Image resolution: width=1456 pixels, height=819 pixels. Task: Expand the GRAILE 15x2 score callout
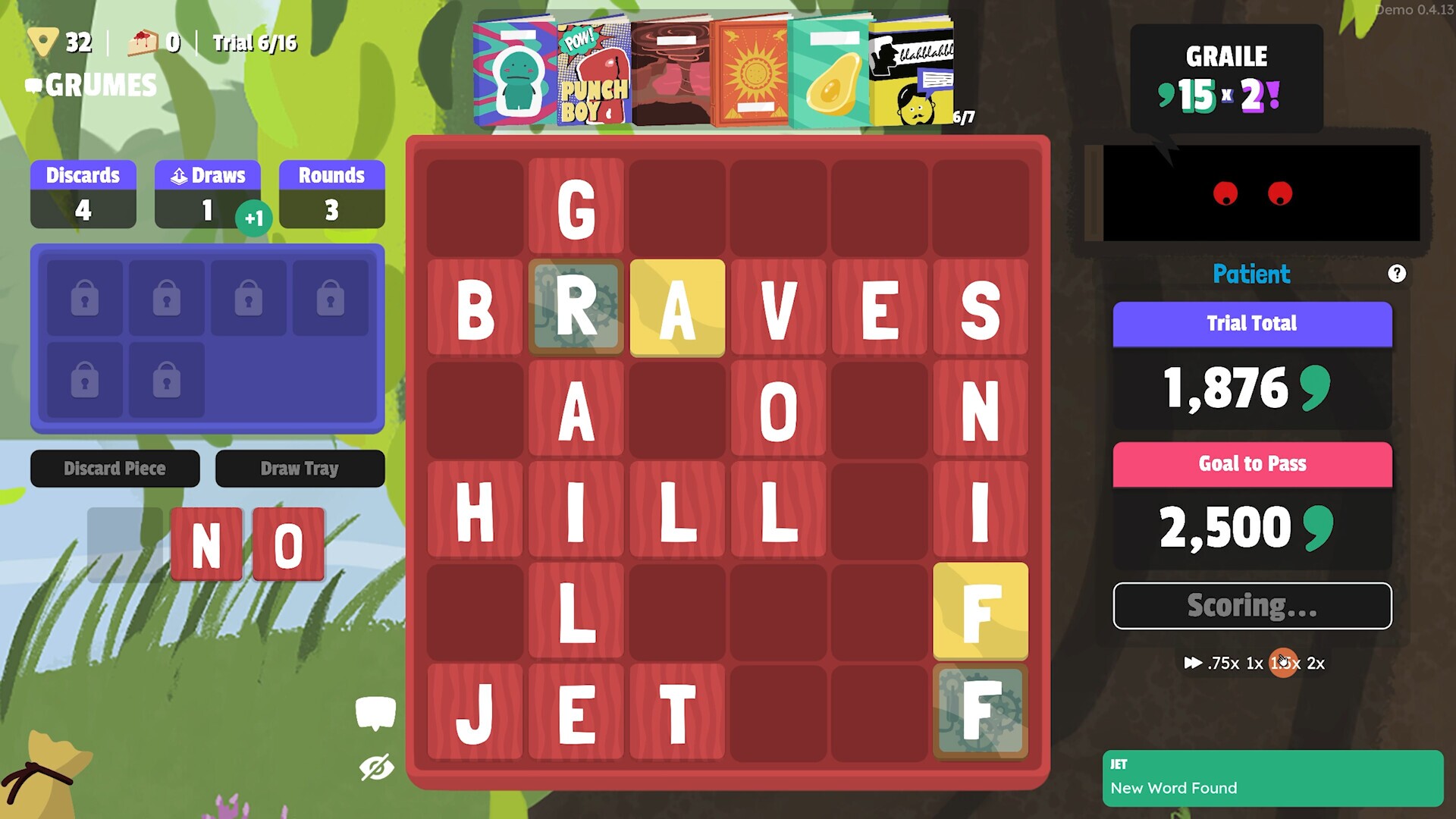[1225, 78]
